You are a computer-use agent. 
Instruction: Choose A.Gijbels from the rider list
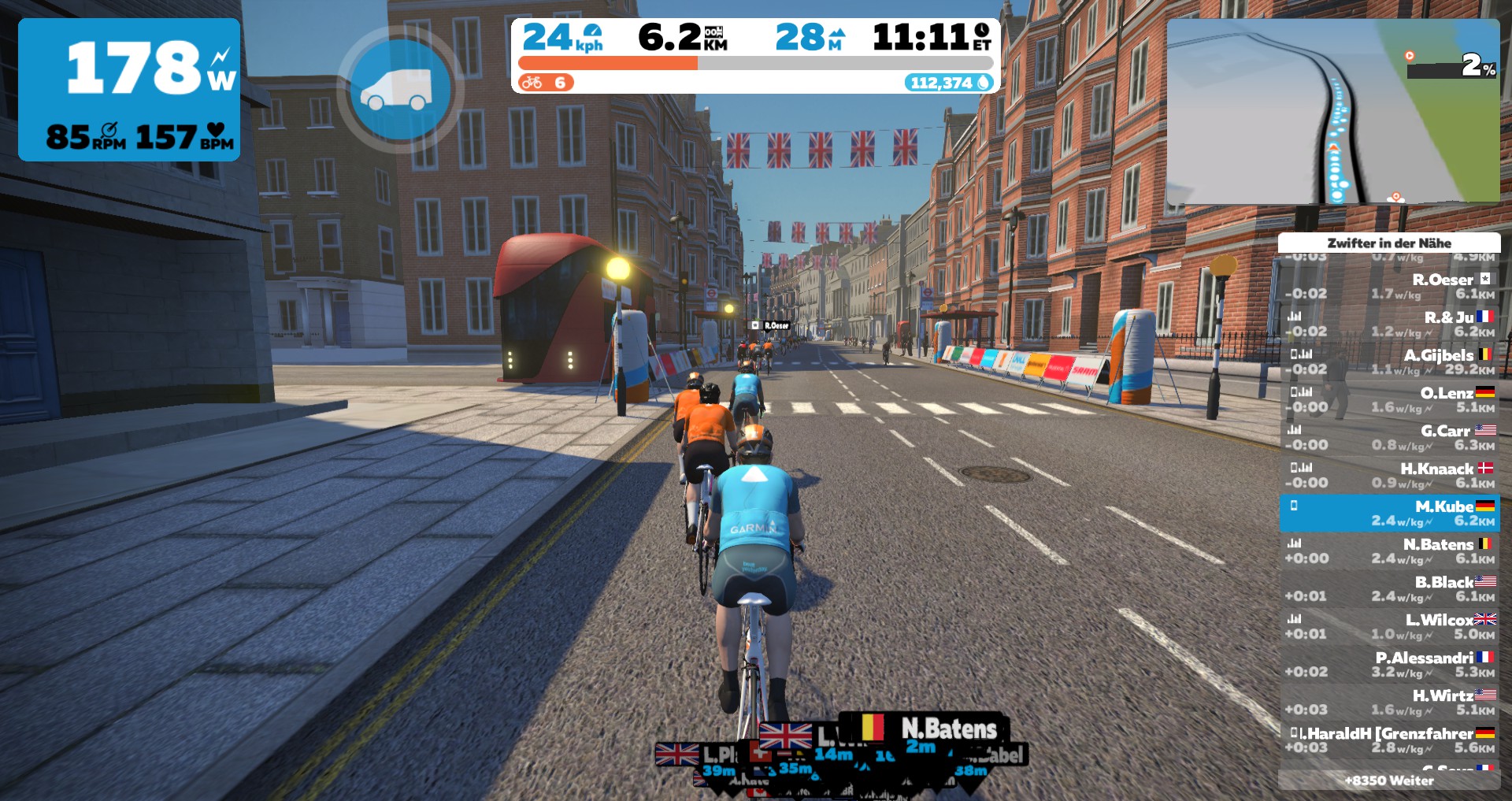[x=1389, y=362]
